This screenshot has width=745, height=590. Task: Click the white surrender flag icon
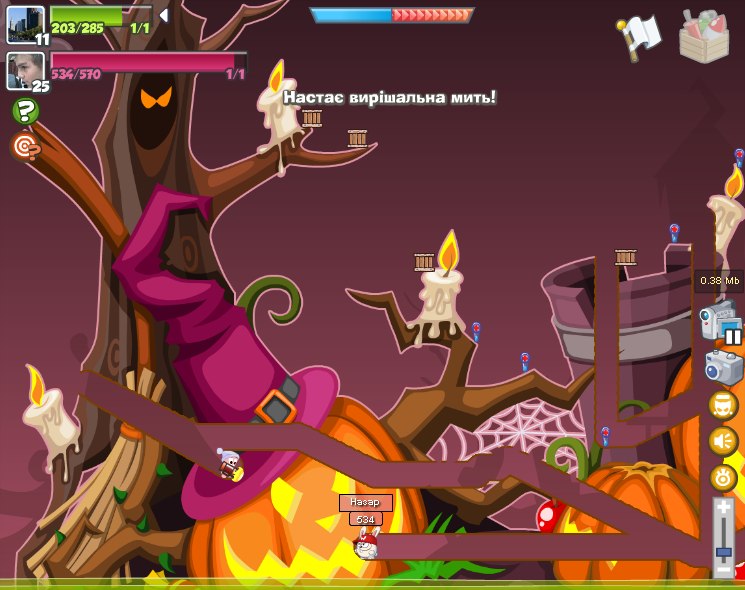[641, 34]
